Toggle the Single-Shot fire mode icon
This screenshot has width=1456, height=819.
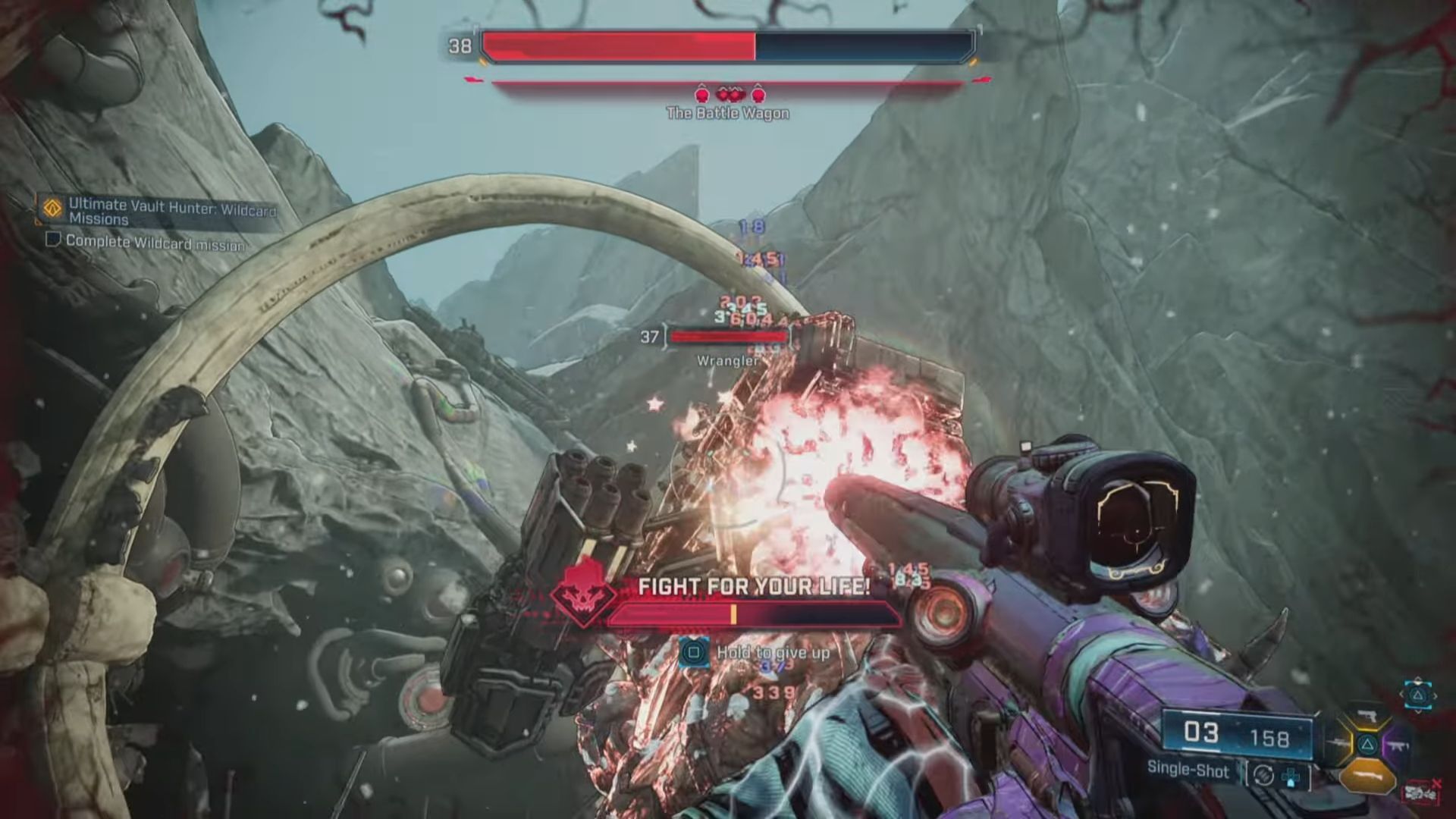(1263, 774)
